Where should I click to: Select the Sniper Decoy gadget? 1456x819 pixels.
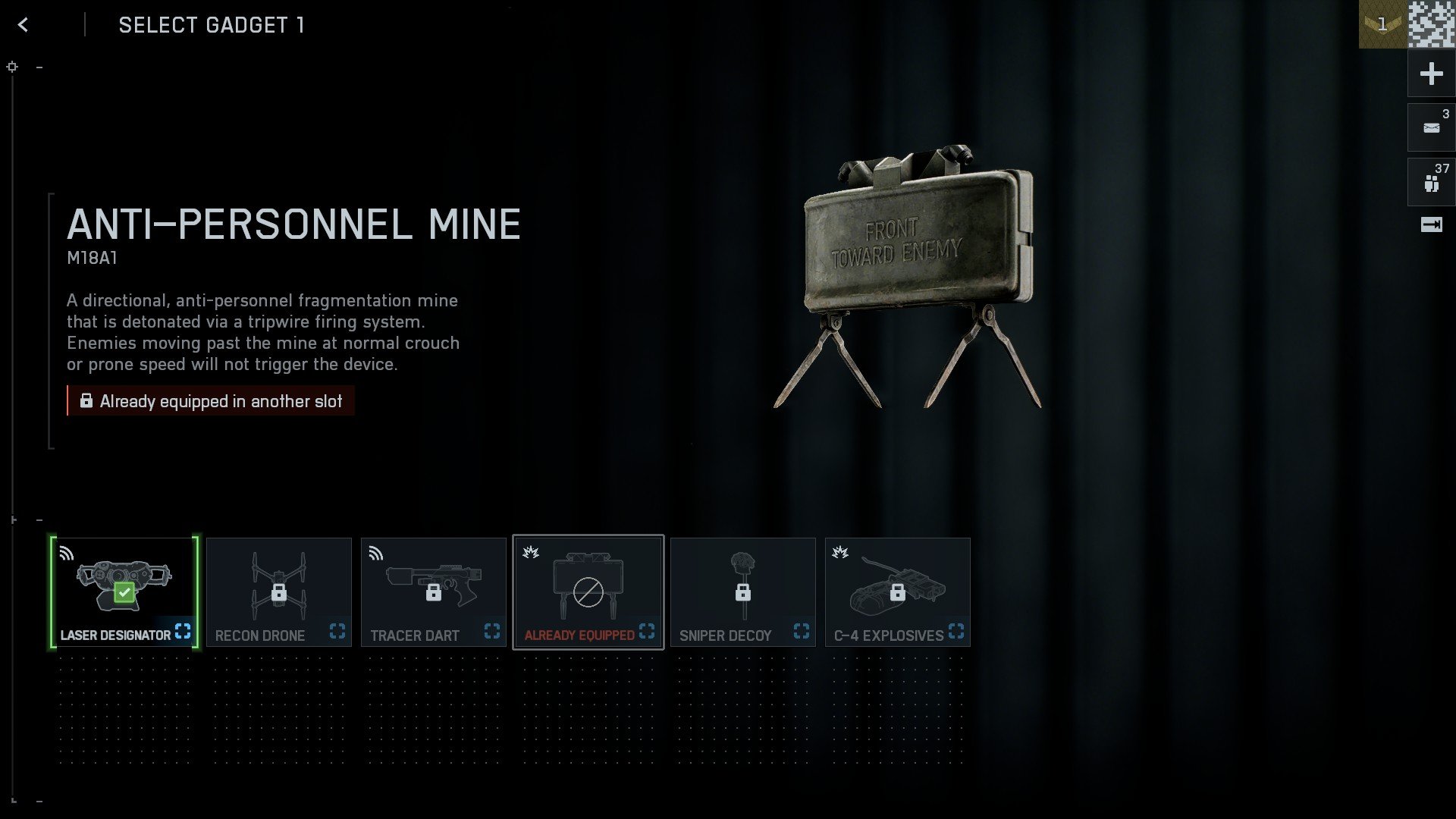pyautogui.click(x=743, y=591)
